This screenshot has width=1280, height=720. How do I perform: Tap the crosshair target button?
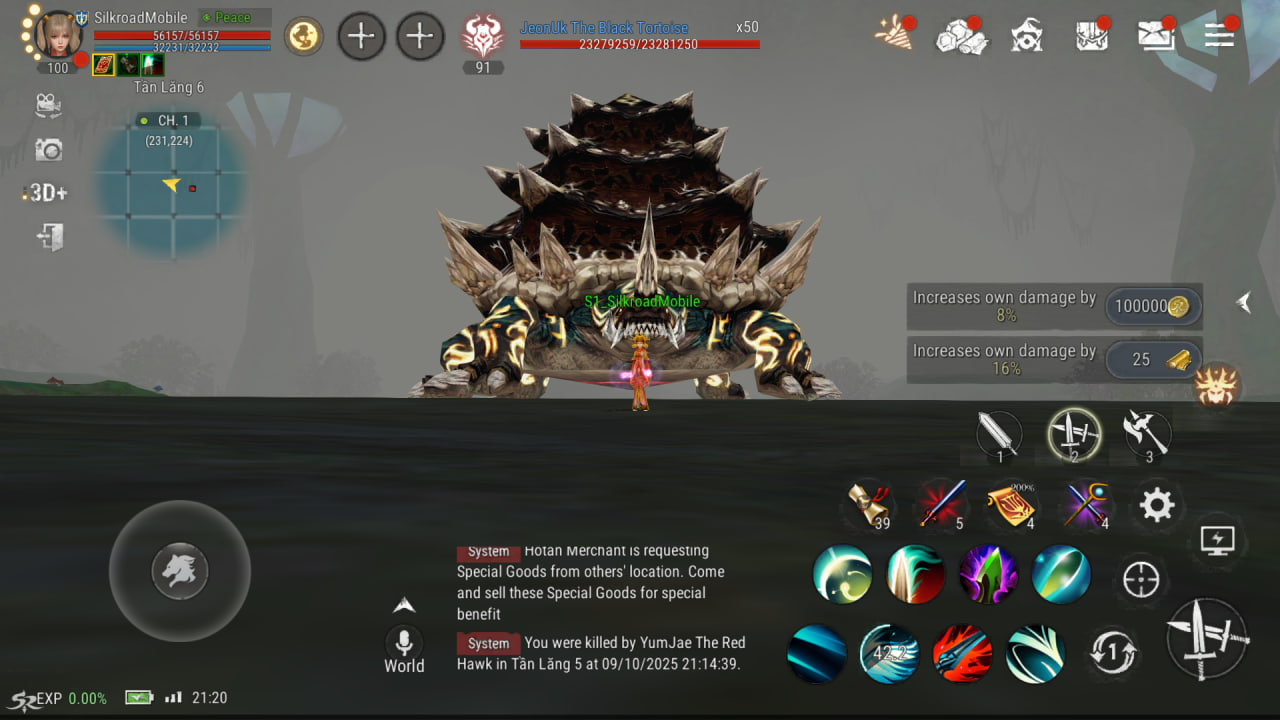[1141, 579]
